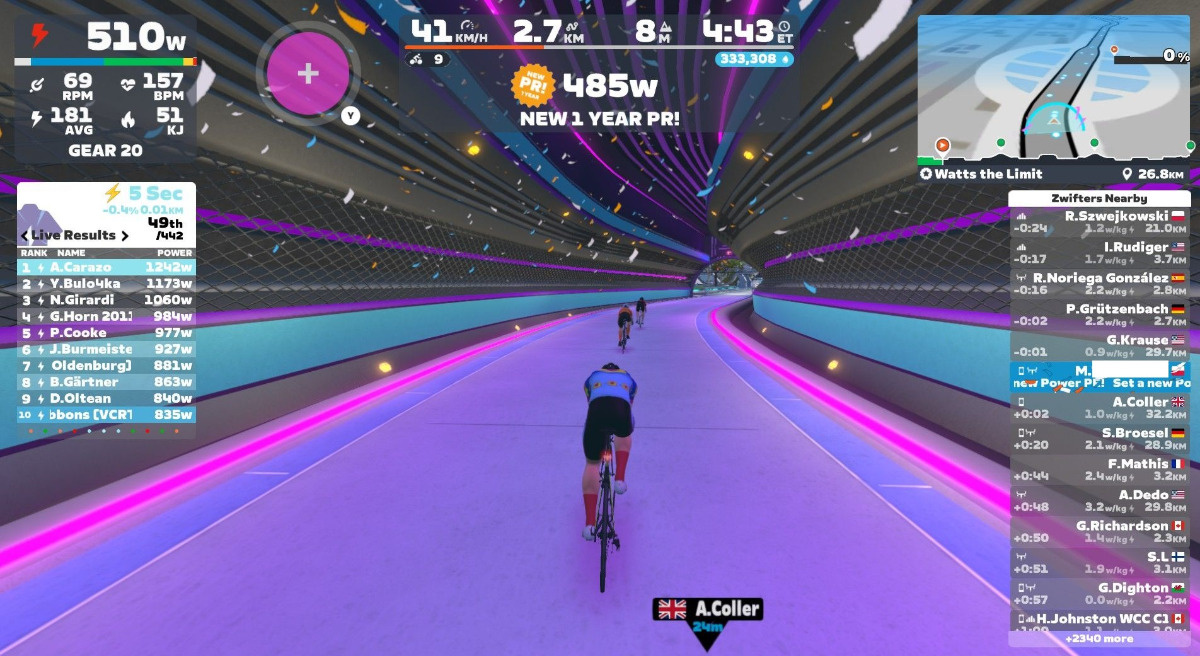This screenshot has height=656, width=1200.
Task: Choose N.Girardi in the power ranking
Action: [106, 300]
